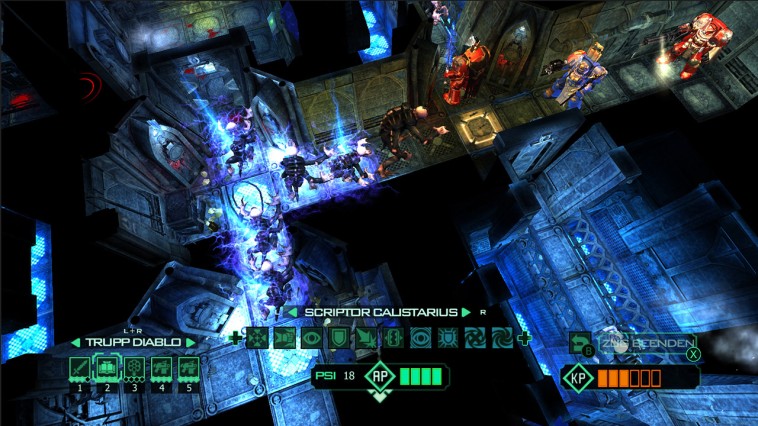Trigger the radiating shield psychic power

coord(448,338)
